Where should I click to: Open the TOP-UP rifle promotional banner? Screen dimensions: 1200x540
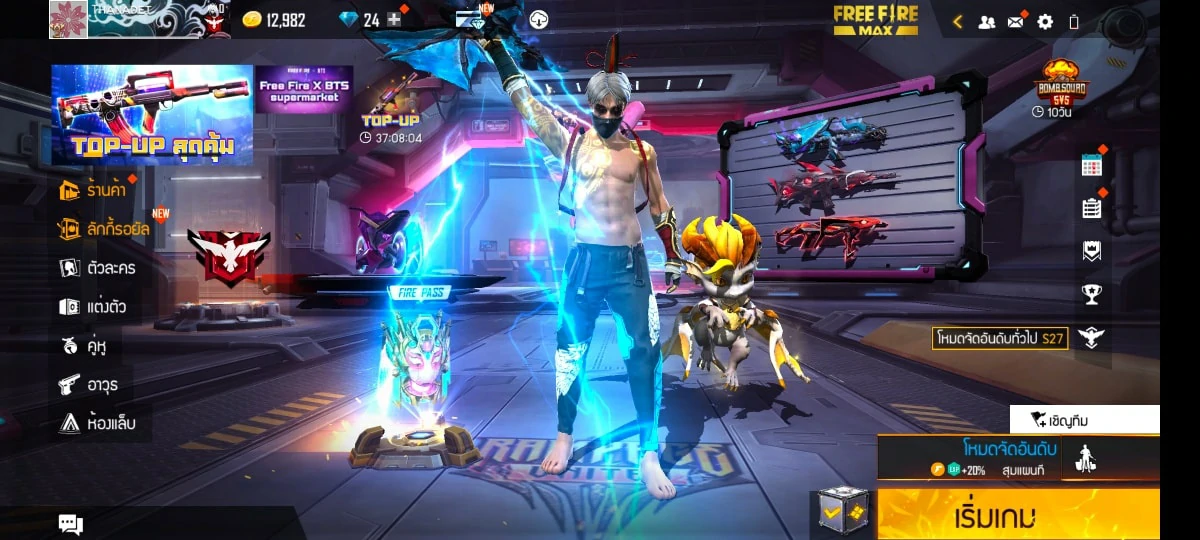(x=152, y=115)
